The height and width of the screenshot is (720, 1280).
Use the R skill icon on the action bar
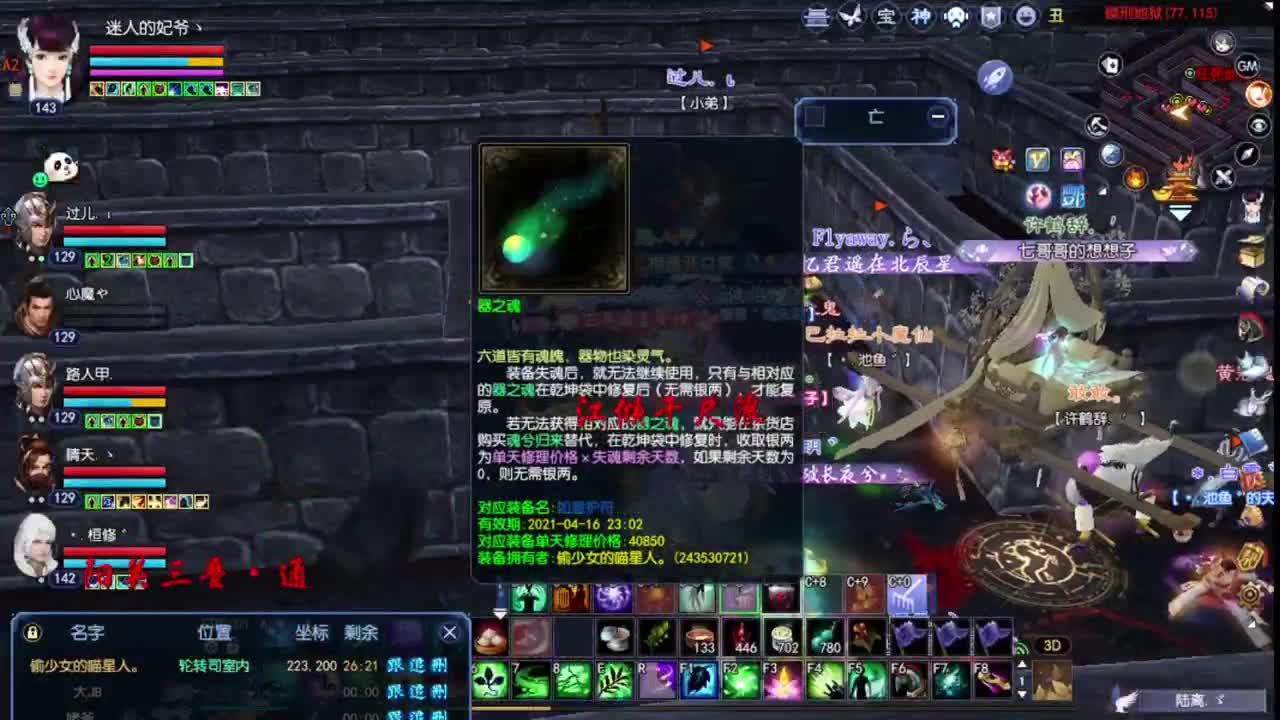(x=659, y=679)
